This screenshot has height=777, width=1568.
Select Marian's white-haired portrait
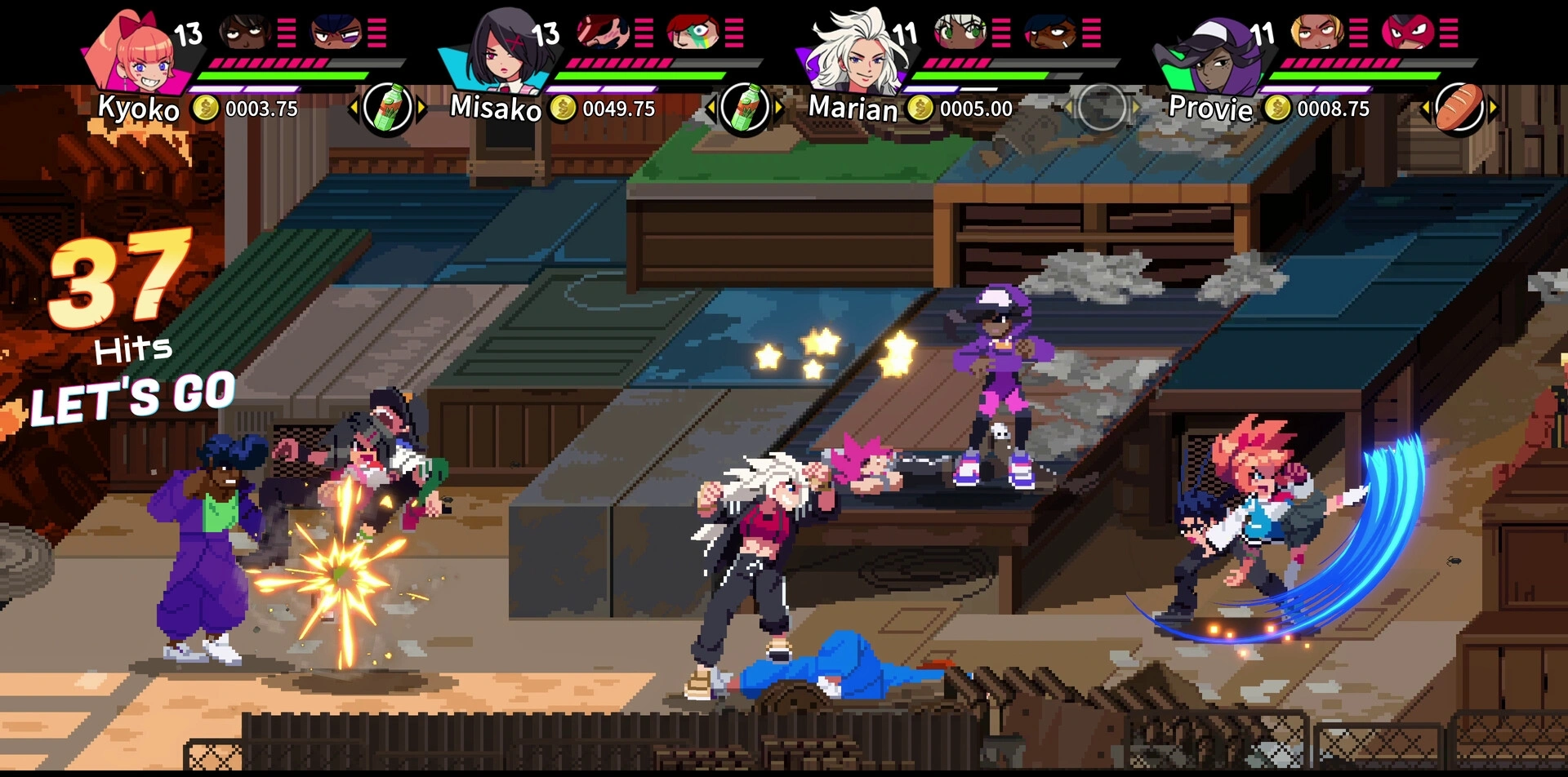click(857, 51)
